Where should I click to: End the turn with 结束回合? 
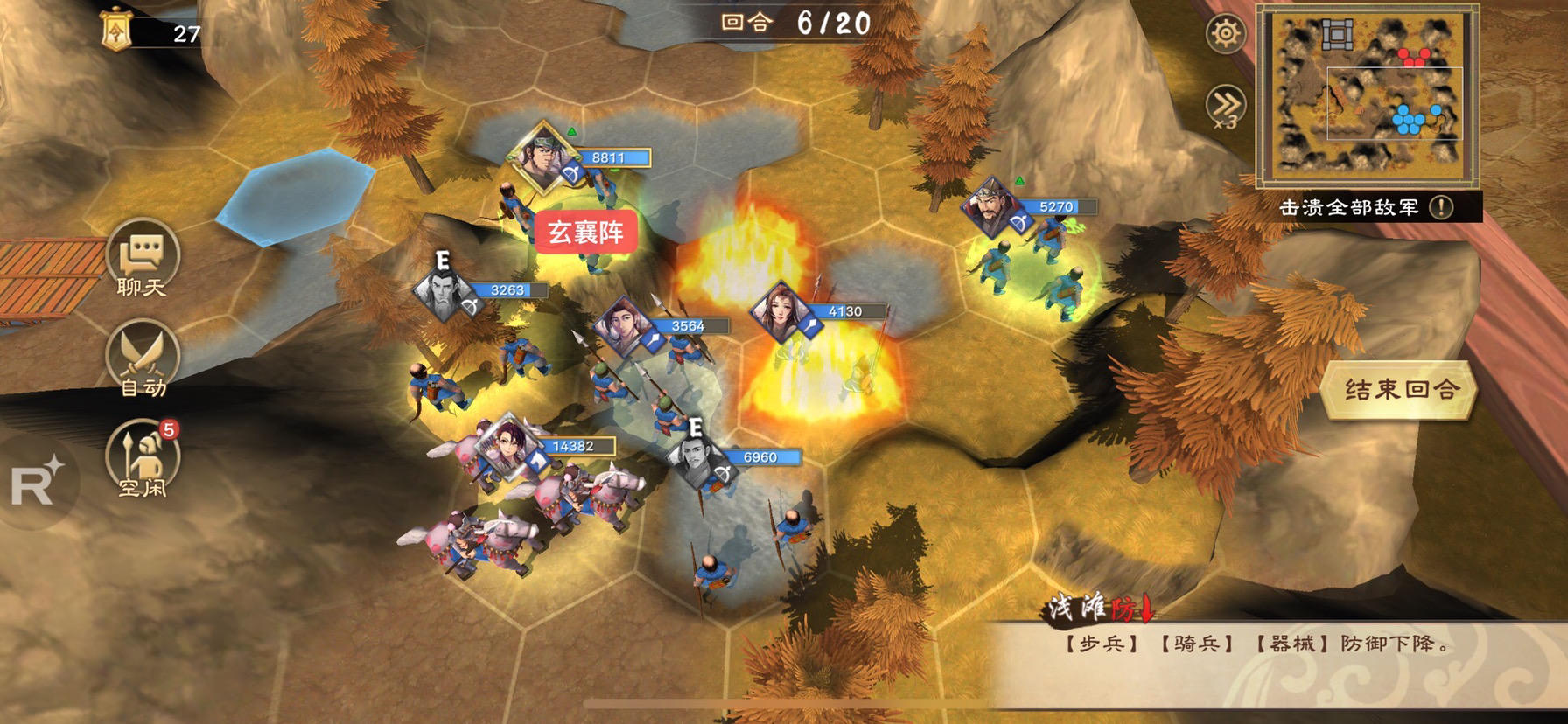(1400, 390)
